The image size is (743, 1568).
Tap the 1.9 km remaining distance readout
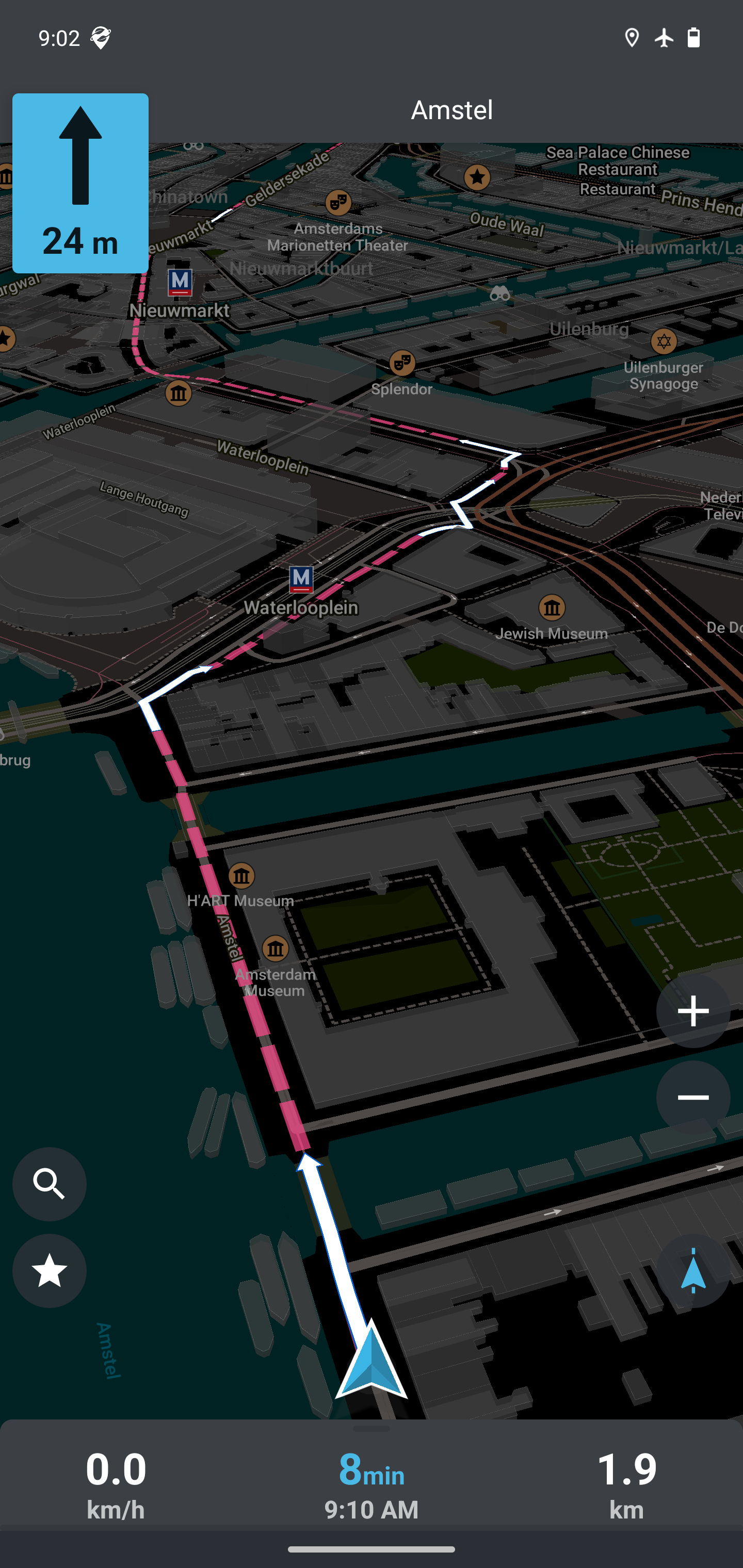pyautogui.click(x=627, y=1485)
